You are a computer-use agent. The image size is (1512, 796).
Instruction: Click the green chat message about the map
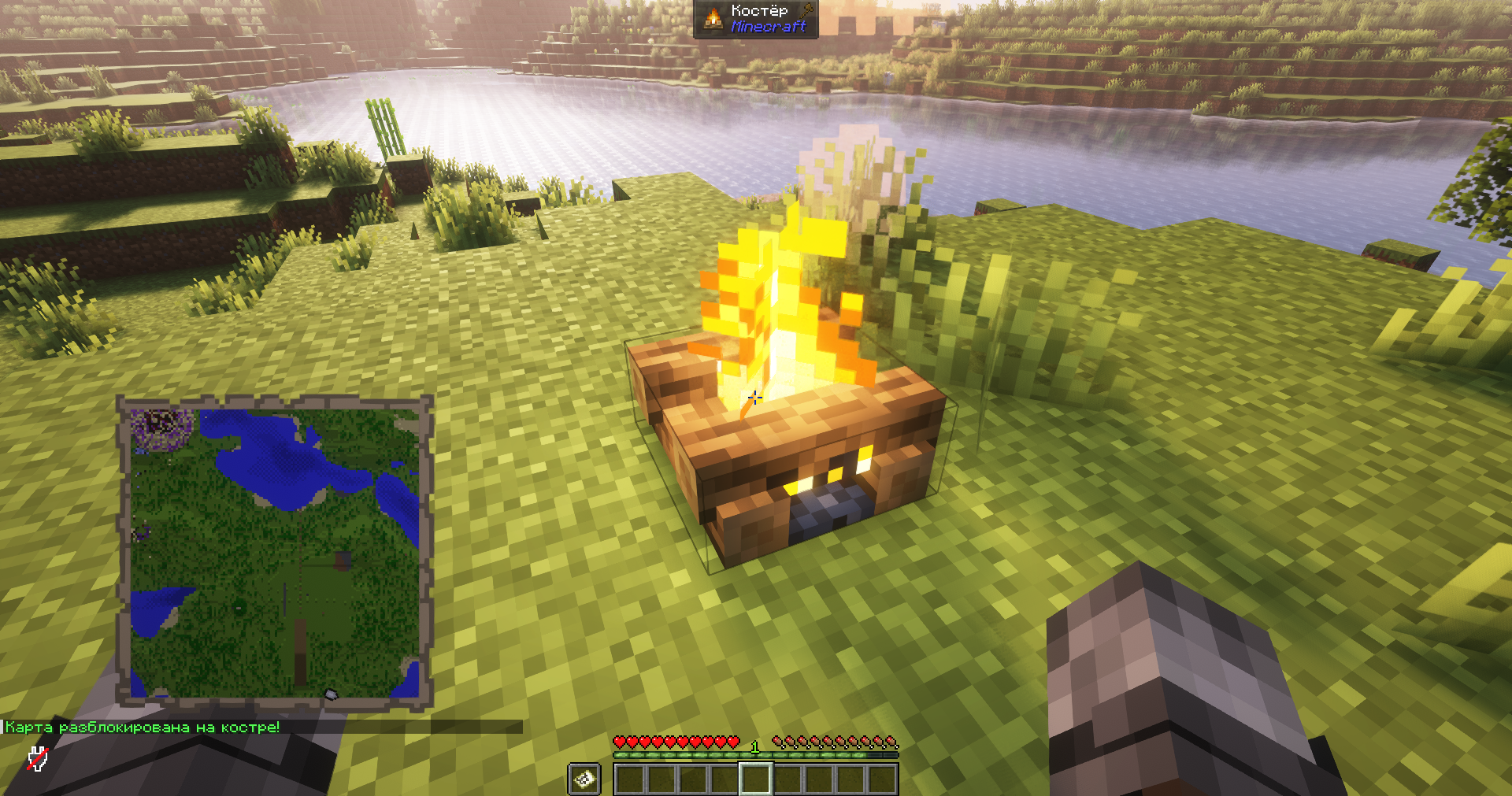[143, 727]
